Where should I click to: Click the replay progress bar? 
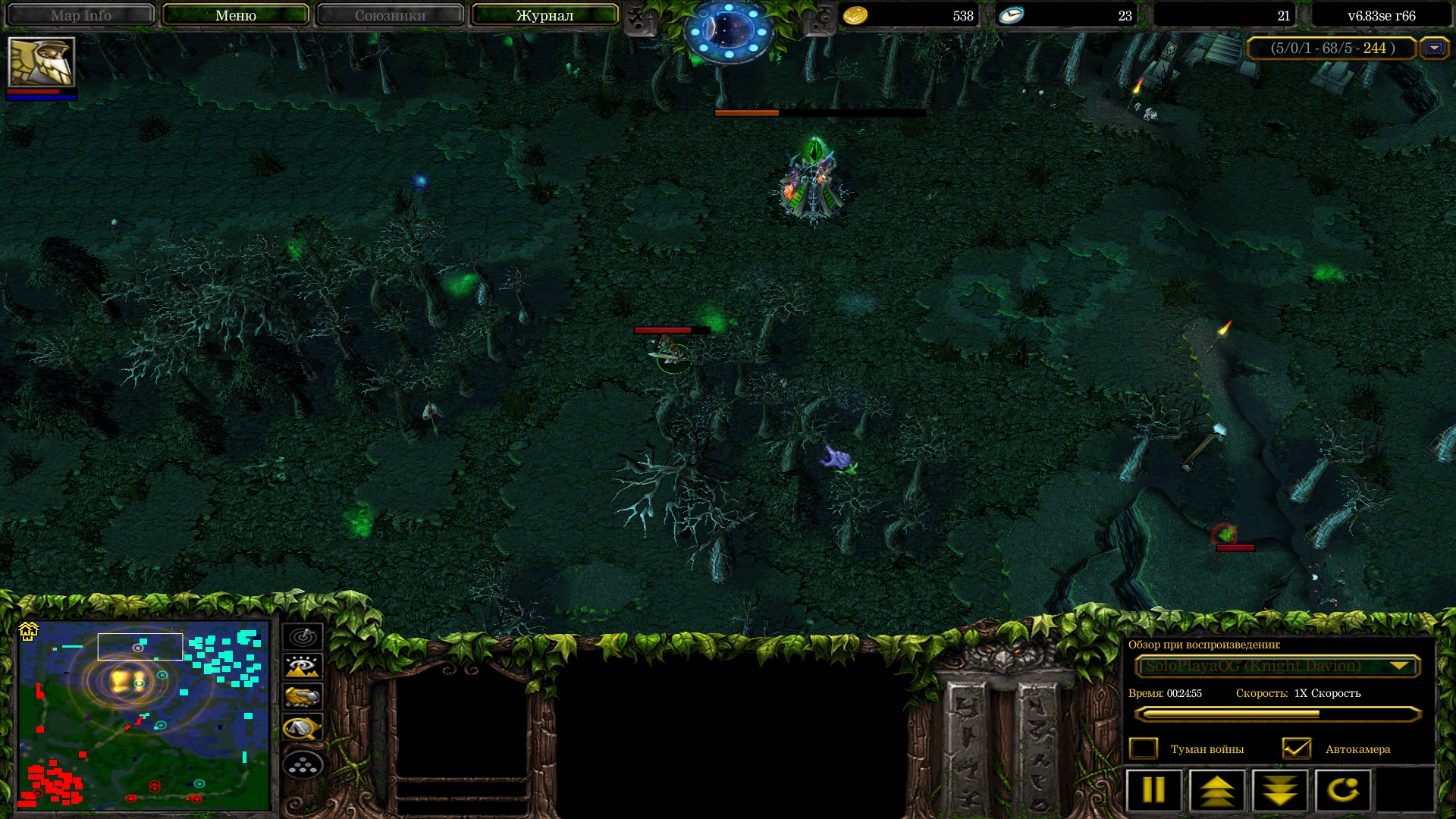(1277, 714)
